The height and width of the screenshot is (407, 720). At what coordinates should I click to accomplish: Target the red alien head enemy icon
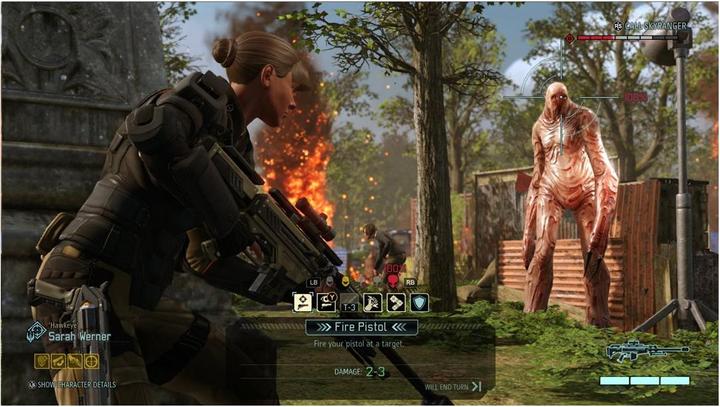[x=393, y=283]
